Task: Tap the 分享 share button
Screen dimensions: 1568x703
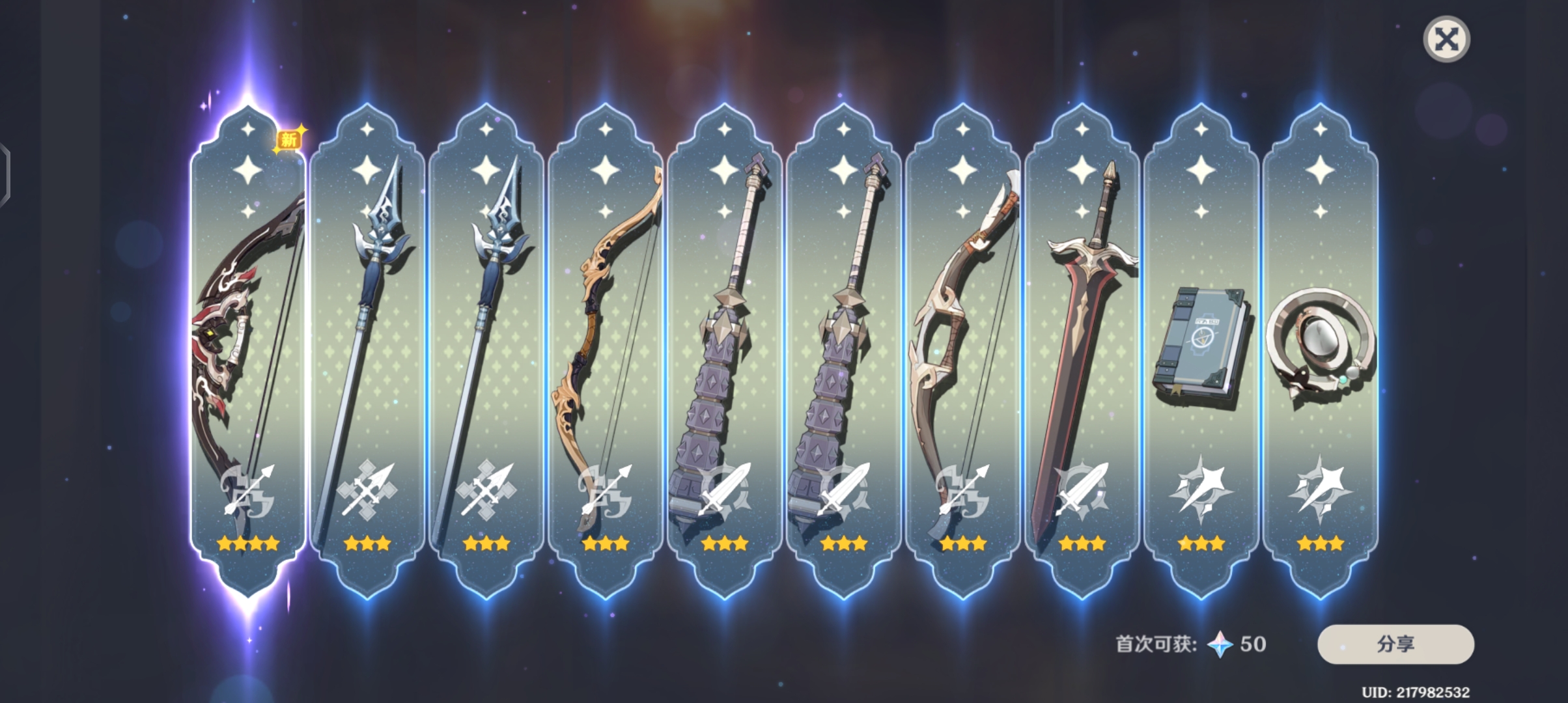Action: pyautogui.click(x=1395, y=644)
